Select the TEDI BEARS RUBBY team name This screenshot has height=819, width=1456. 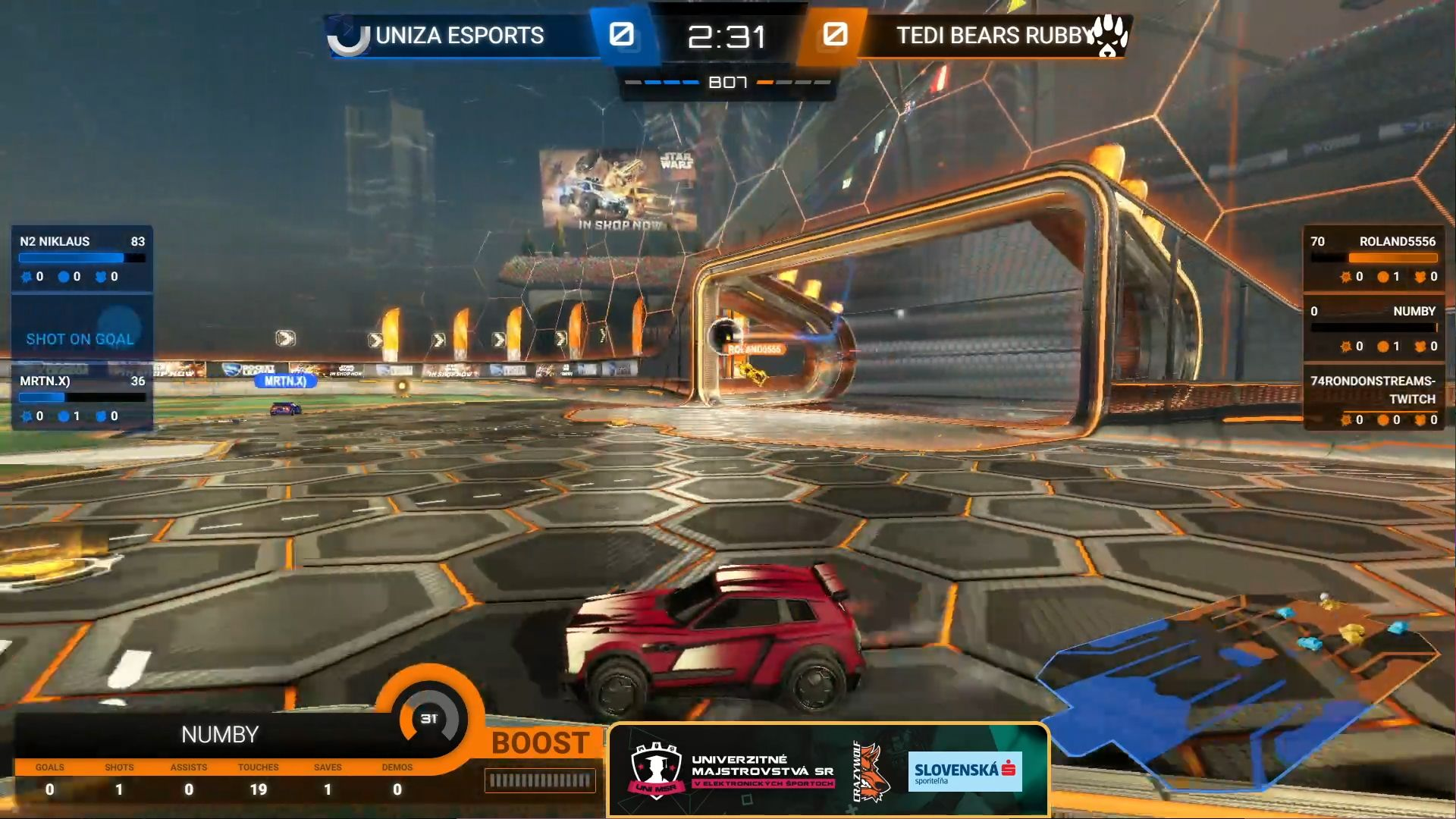coord(993,36)
